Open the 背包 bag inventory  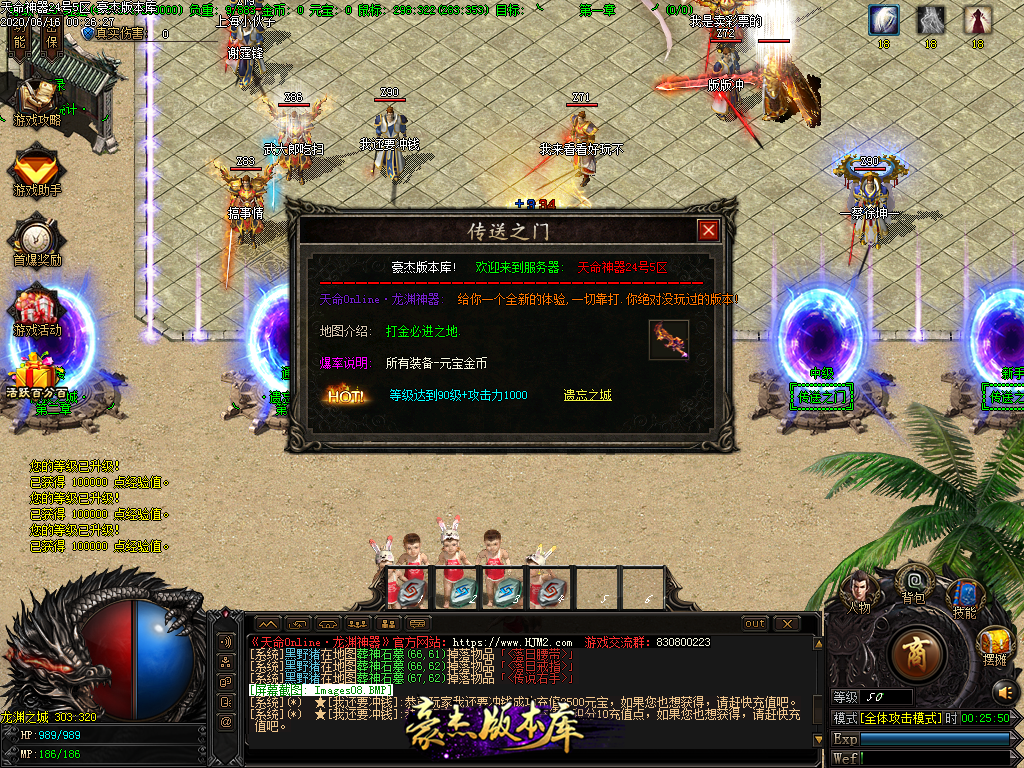913,582
